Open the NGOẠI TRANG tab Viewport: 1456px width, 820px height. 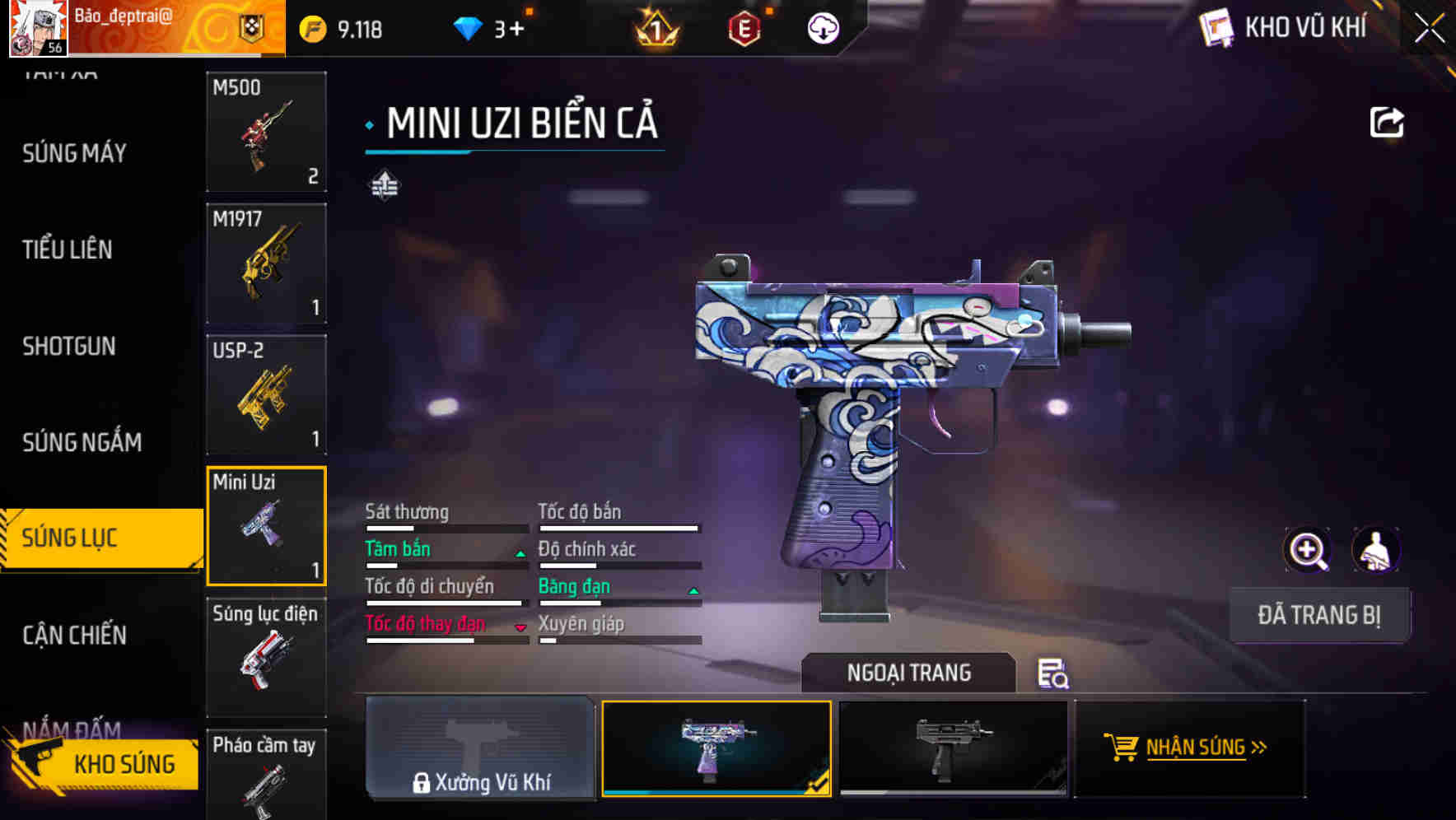(908, 673)
